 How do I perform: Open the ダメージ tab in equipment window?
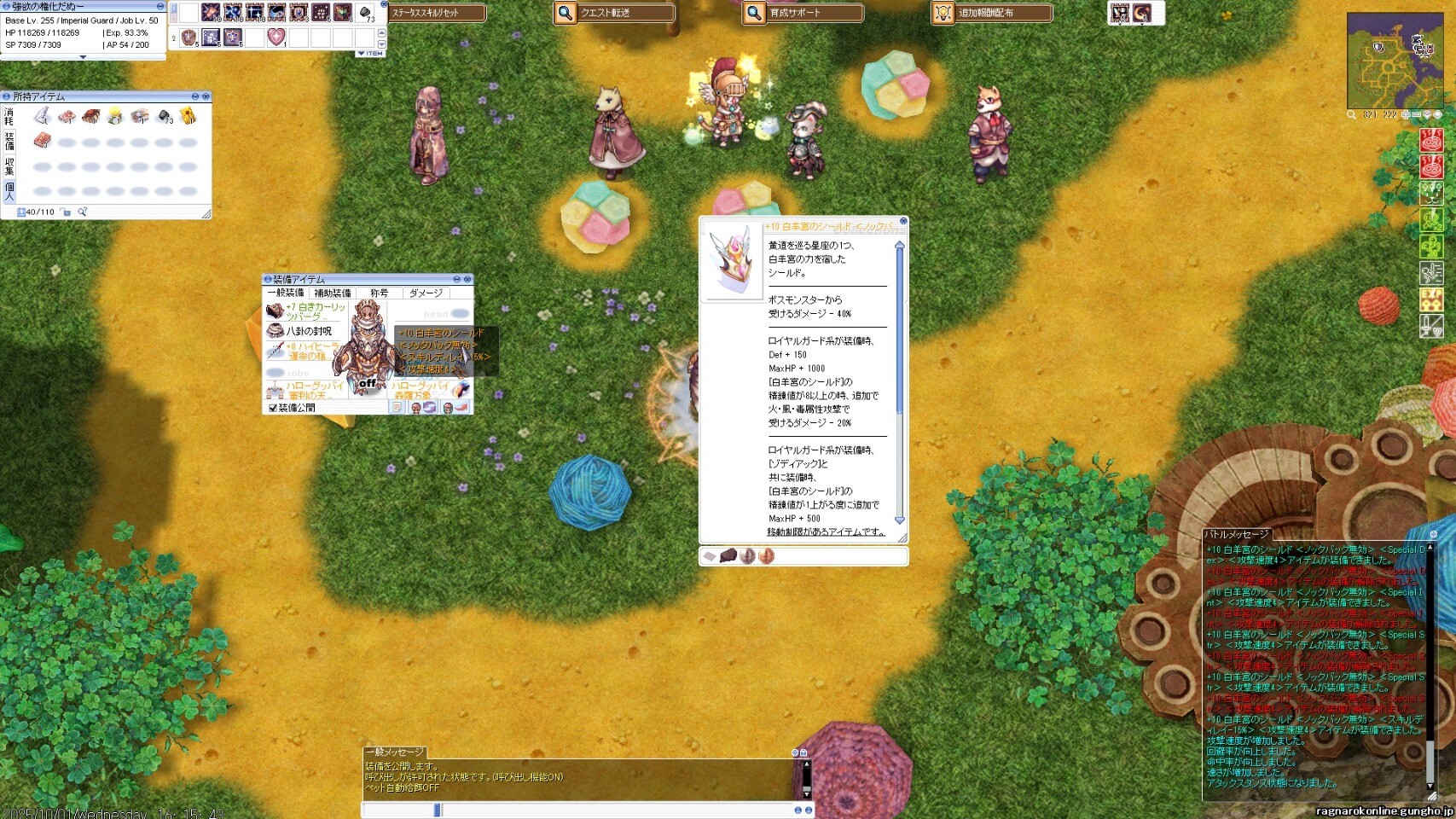coord(426,293)
